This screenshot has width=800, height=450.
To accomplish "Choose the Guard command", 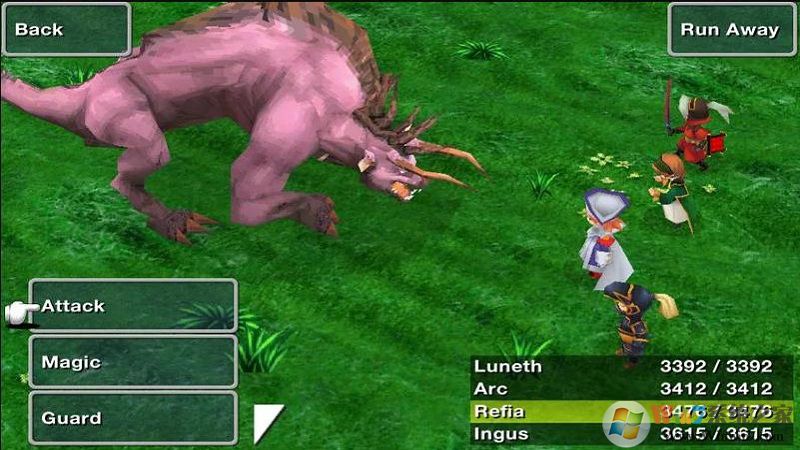I will point(133,418).
